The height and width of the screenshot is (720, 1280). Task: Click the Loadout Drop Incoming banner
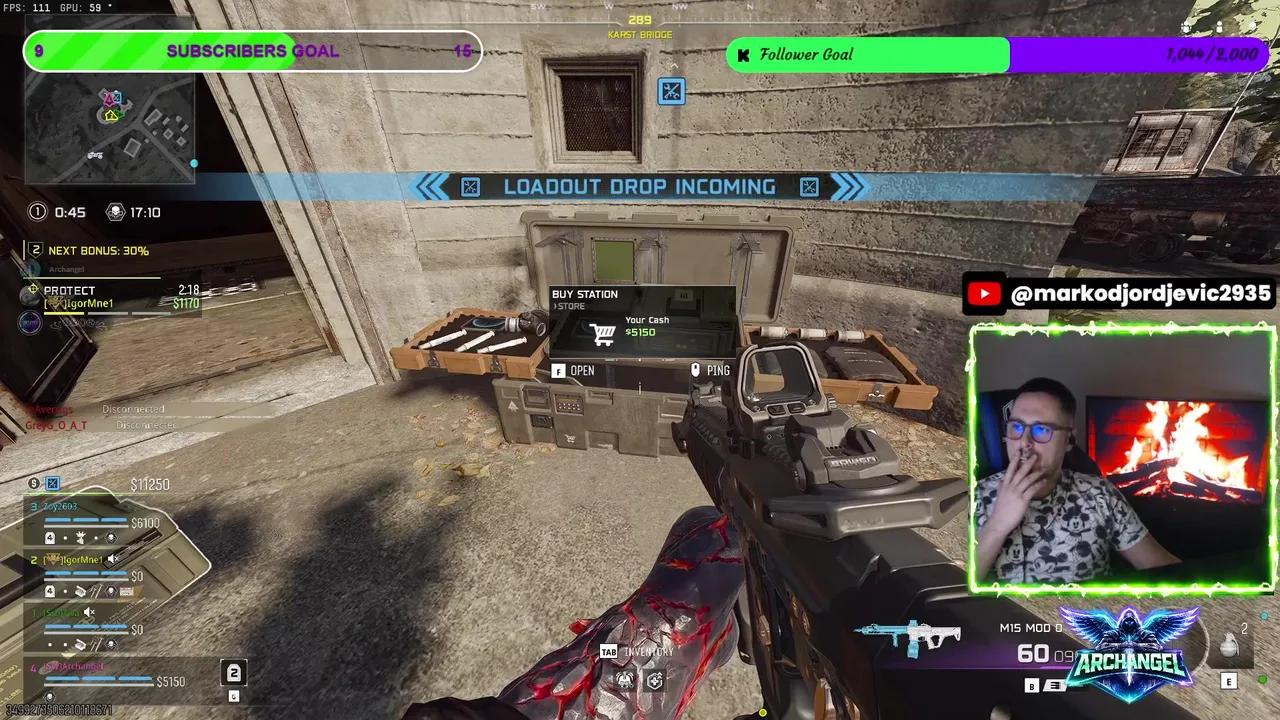click(x=640, y=187)
